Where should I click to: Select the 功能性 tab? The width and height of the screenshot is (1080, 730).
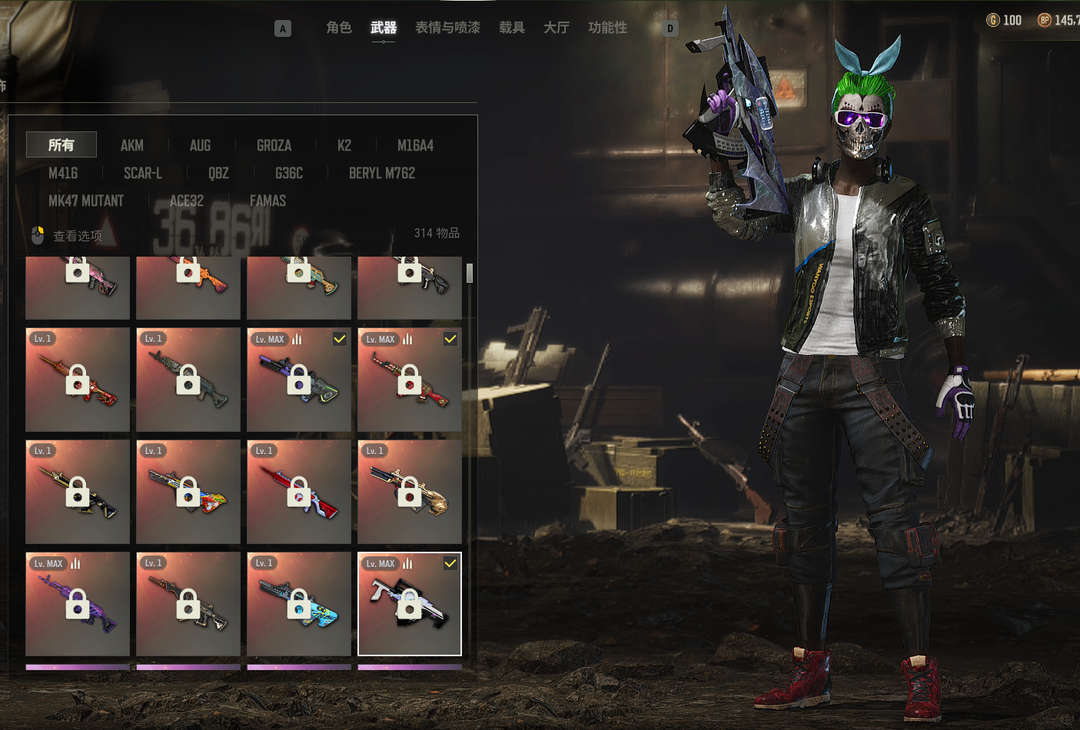point(608,28)
